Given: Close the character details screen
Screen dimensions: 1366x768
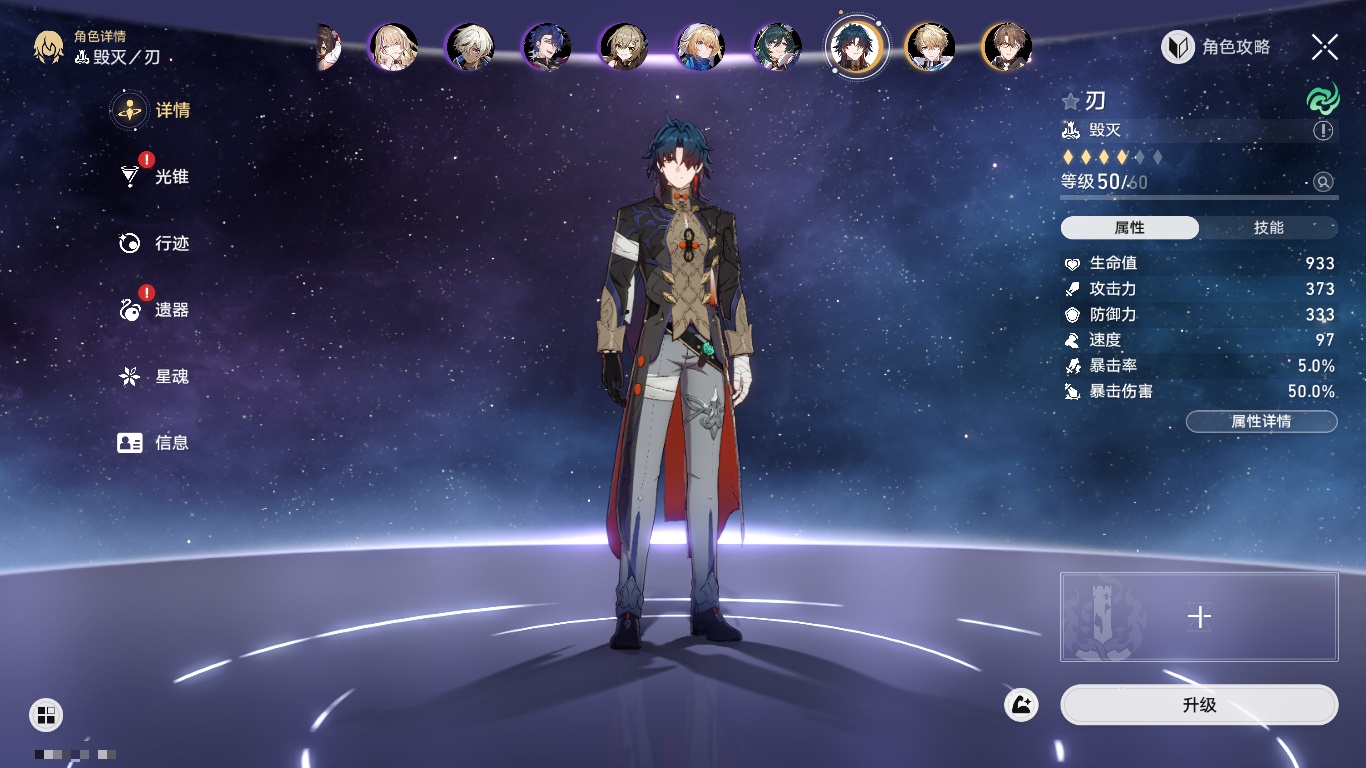Looking at the screenshot, I should [1325, 46].
